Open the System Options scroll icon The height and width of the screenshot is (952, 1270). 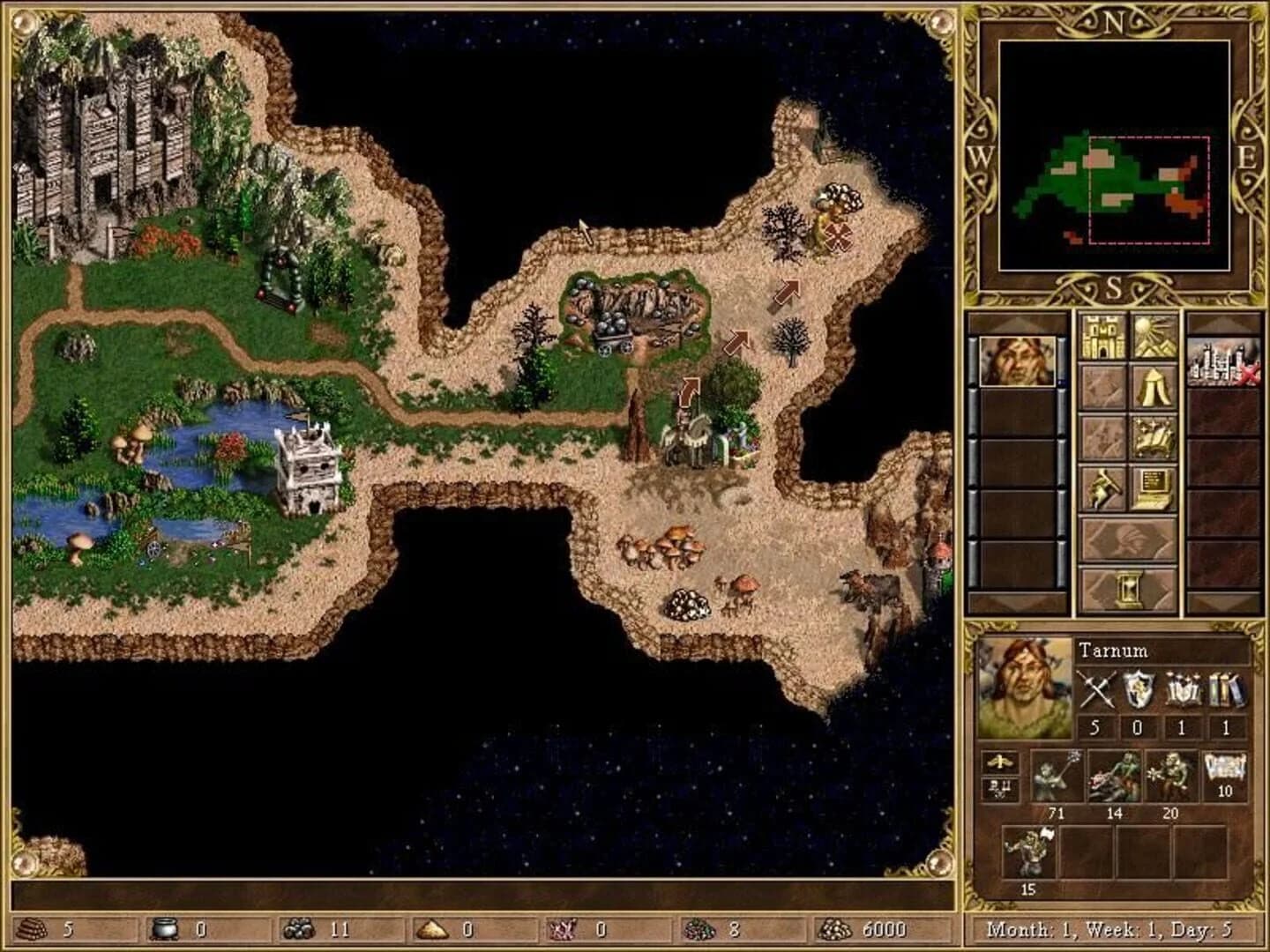pos(1152,487)
